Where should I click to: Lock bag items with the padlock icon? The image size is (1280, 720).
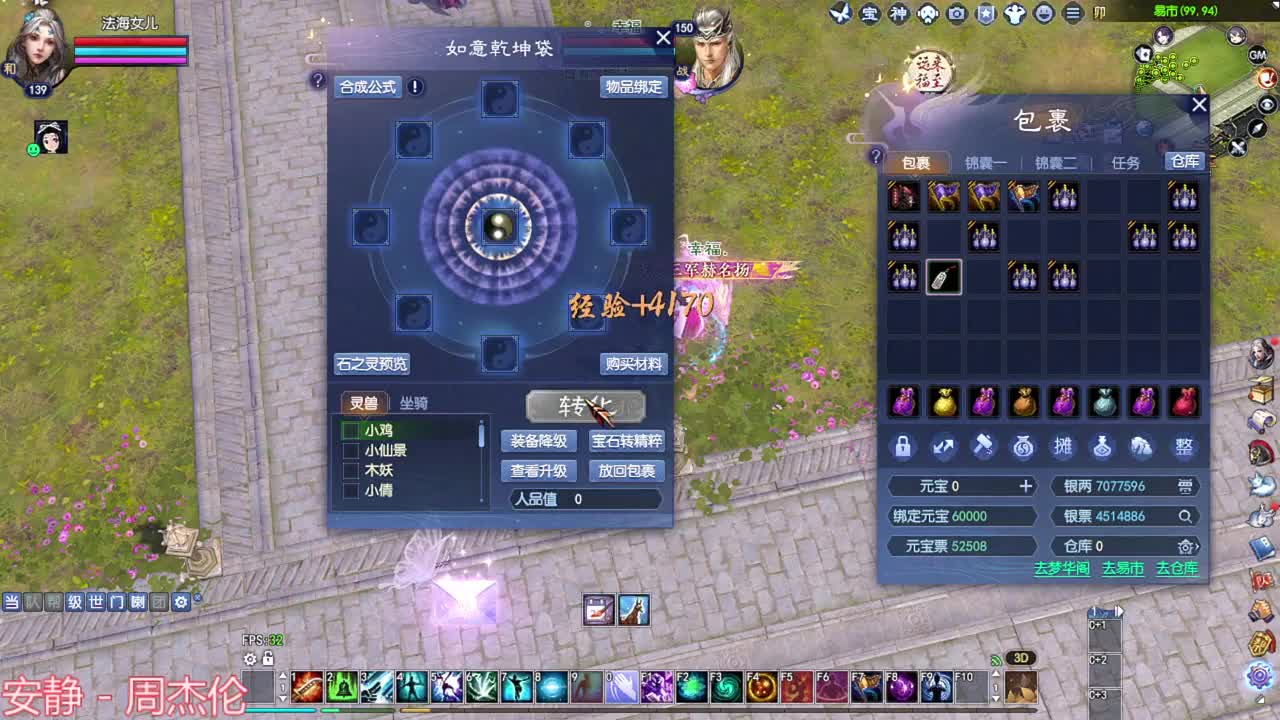[x=905, y=448]
